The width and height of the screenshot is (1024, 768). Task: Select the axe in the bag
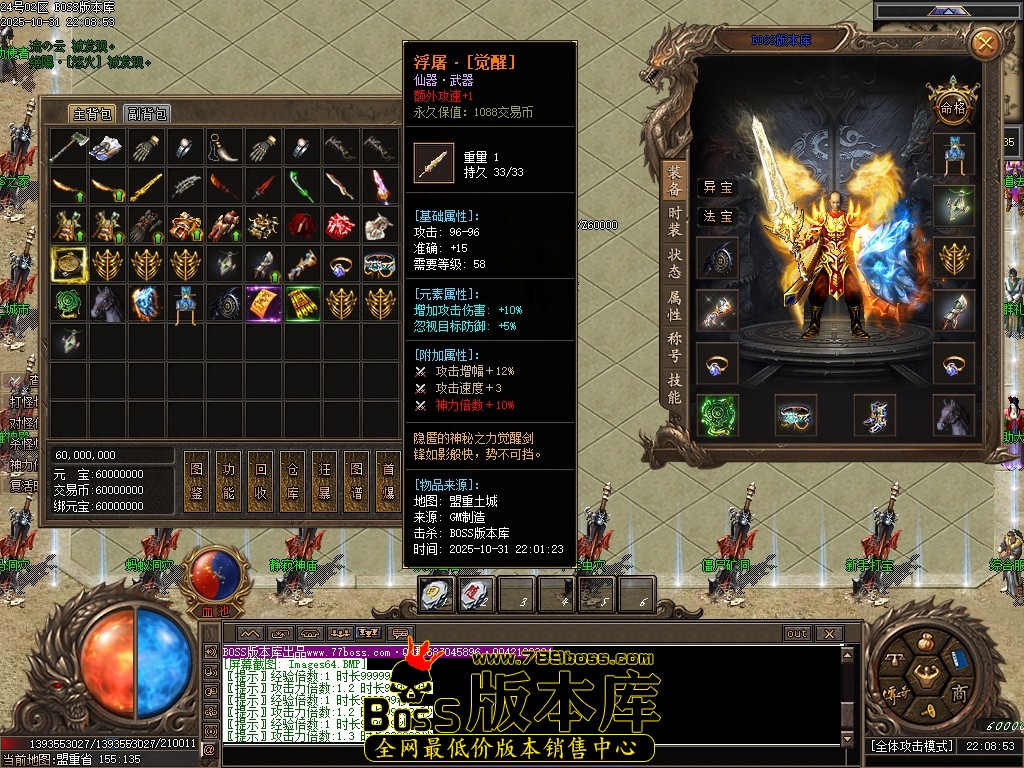[68, 148]
